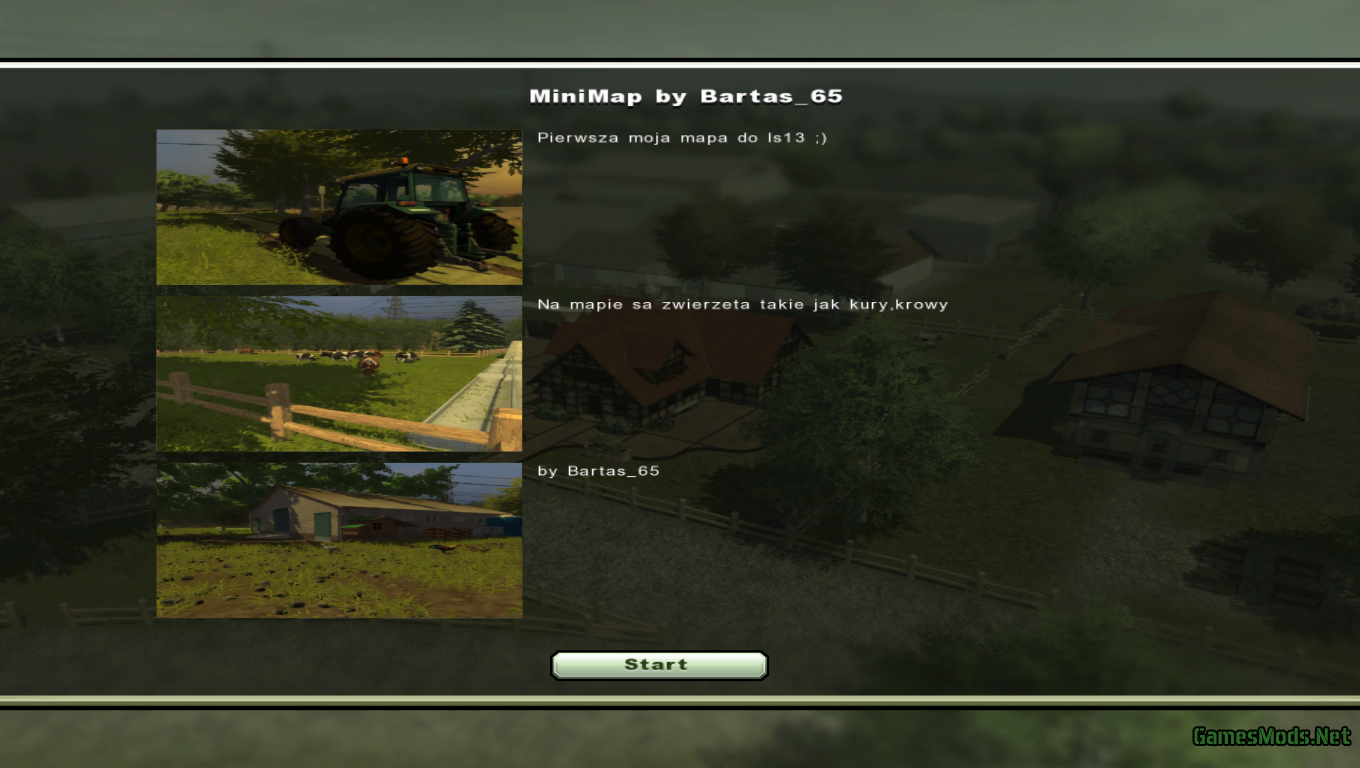Viewport: 1360px width, 768px height.
Task: Visit the GamesMods.Net watermark link
Action: [x=1271, y=737]
